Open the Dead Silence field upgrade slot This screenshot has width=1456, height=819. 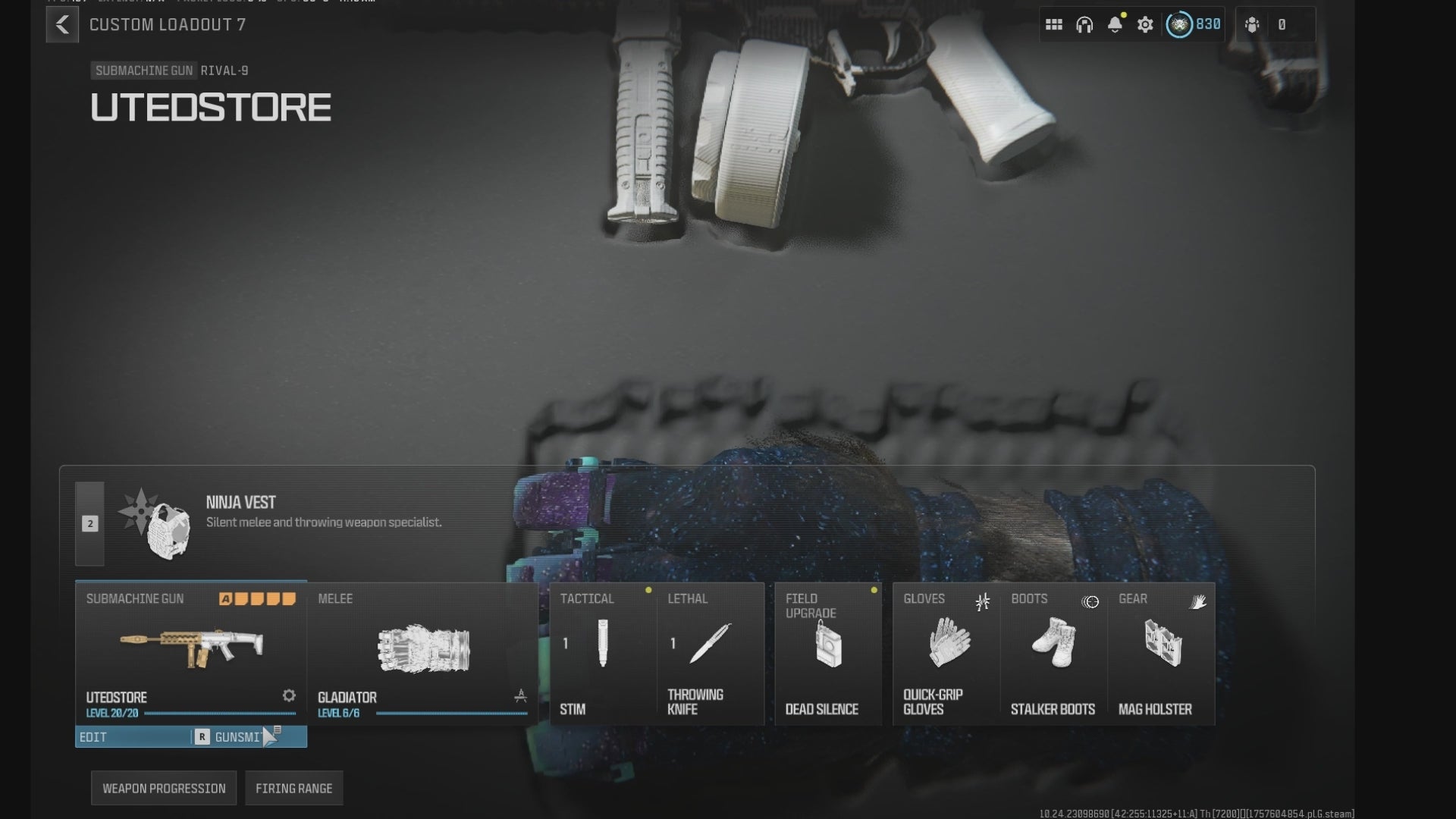(828, 652)
